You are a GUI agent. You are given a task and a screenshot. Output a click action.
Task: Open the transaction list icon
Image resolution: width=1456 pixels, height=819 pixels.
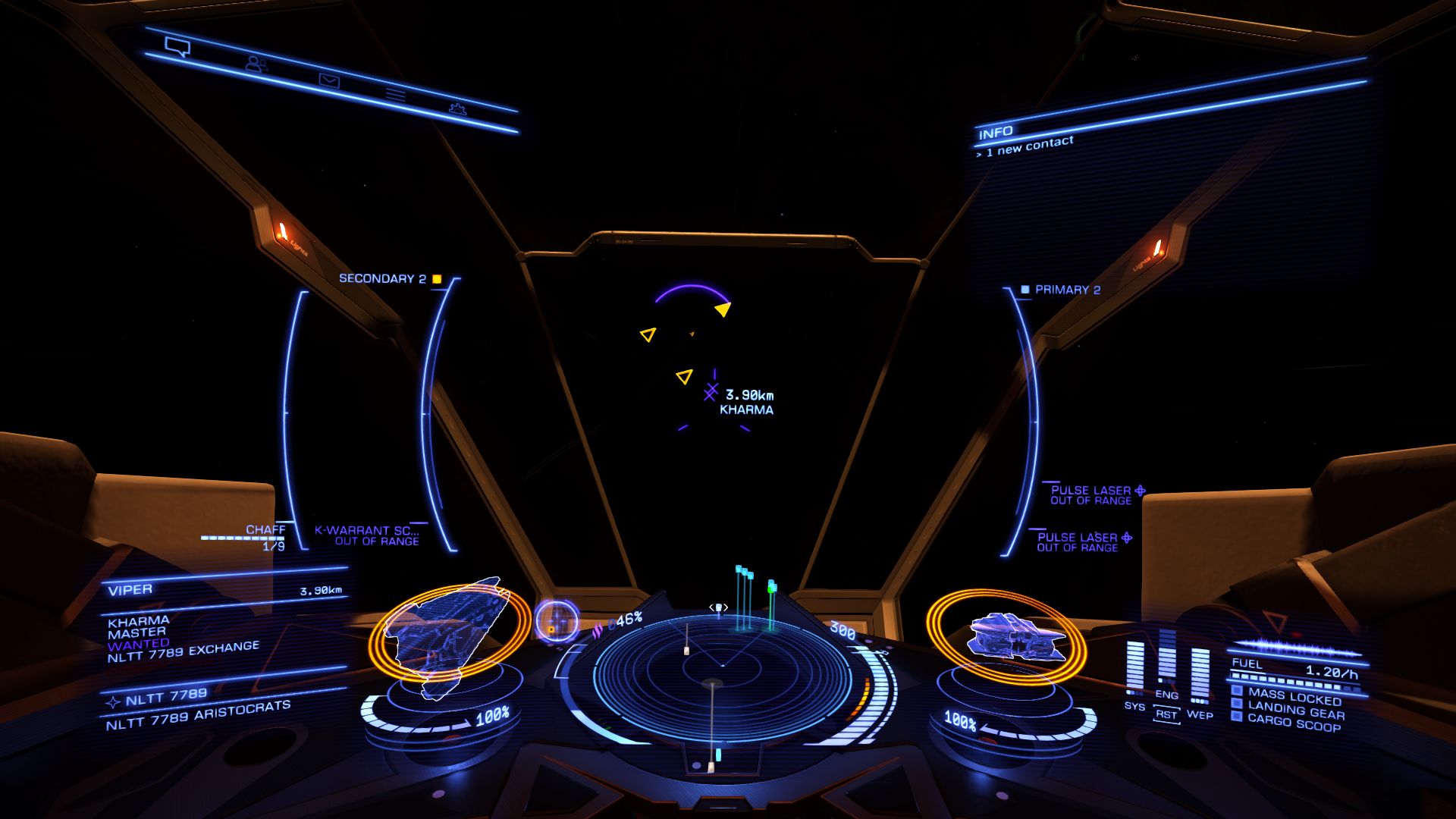pyautogui.click(x=397, y=93)
